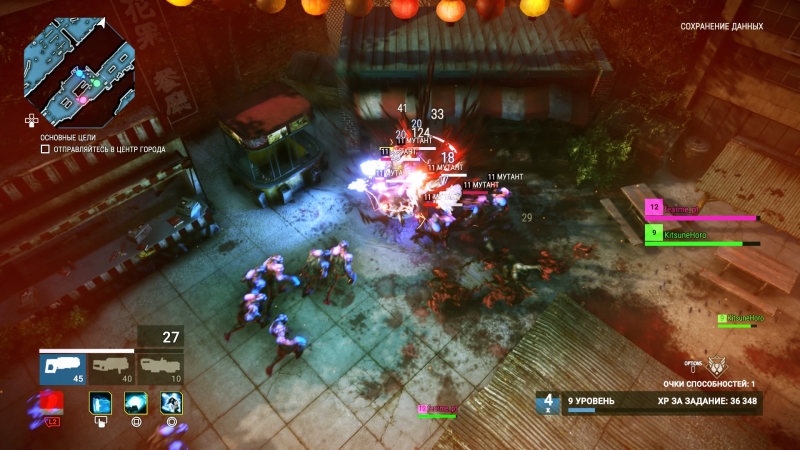Use the red explosive item

pos(52,403)
